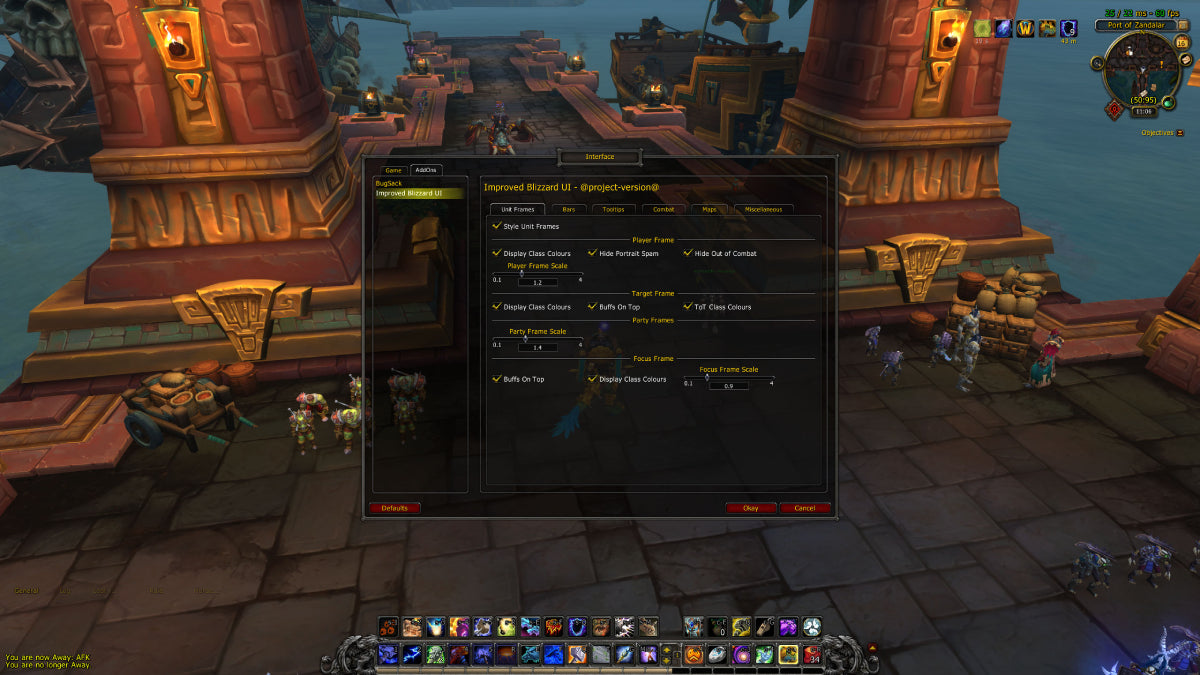The height and width of the screenshot is (675, 1200).
Task: Click the Player Frame Scale slider
Action: (x=537, y=274)
